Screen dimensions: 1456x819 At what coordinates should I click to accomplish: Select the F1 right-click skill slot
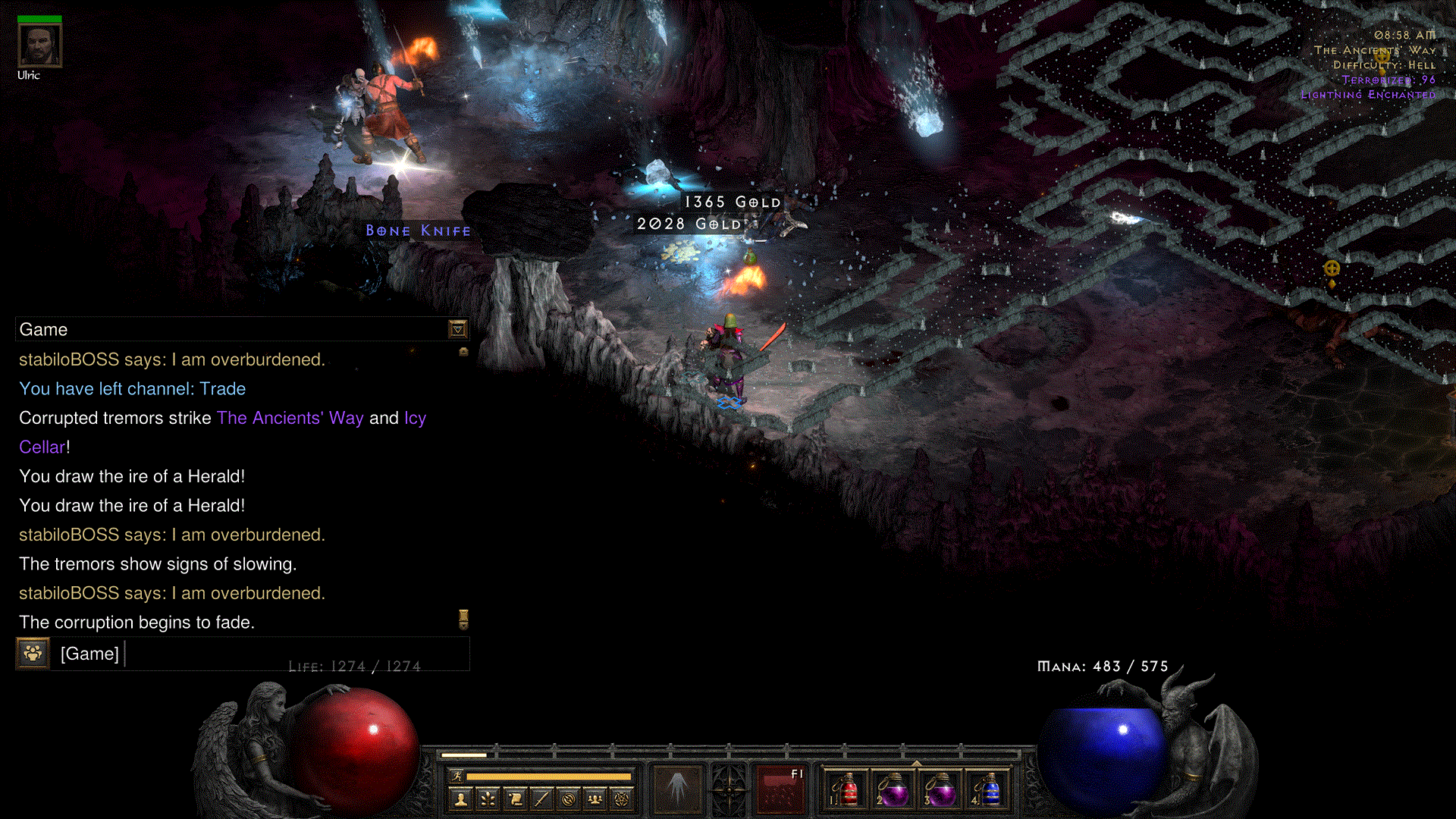(780, 789)
